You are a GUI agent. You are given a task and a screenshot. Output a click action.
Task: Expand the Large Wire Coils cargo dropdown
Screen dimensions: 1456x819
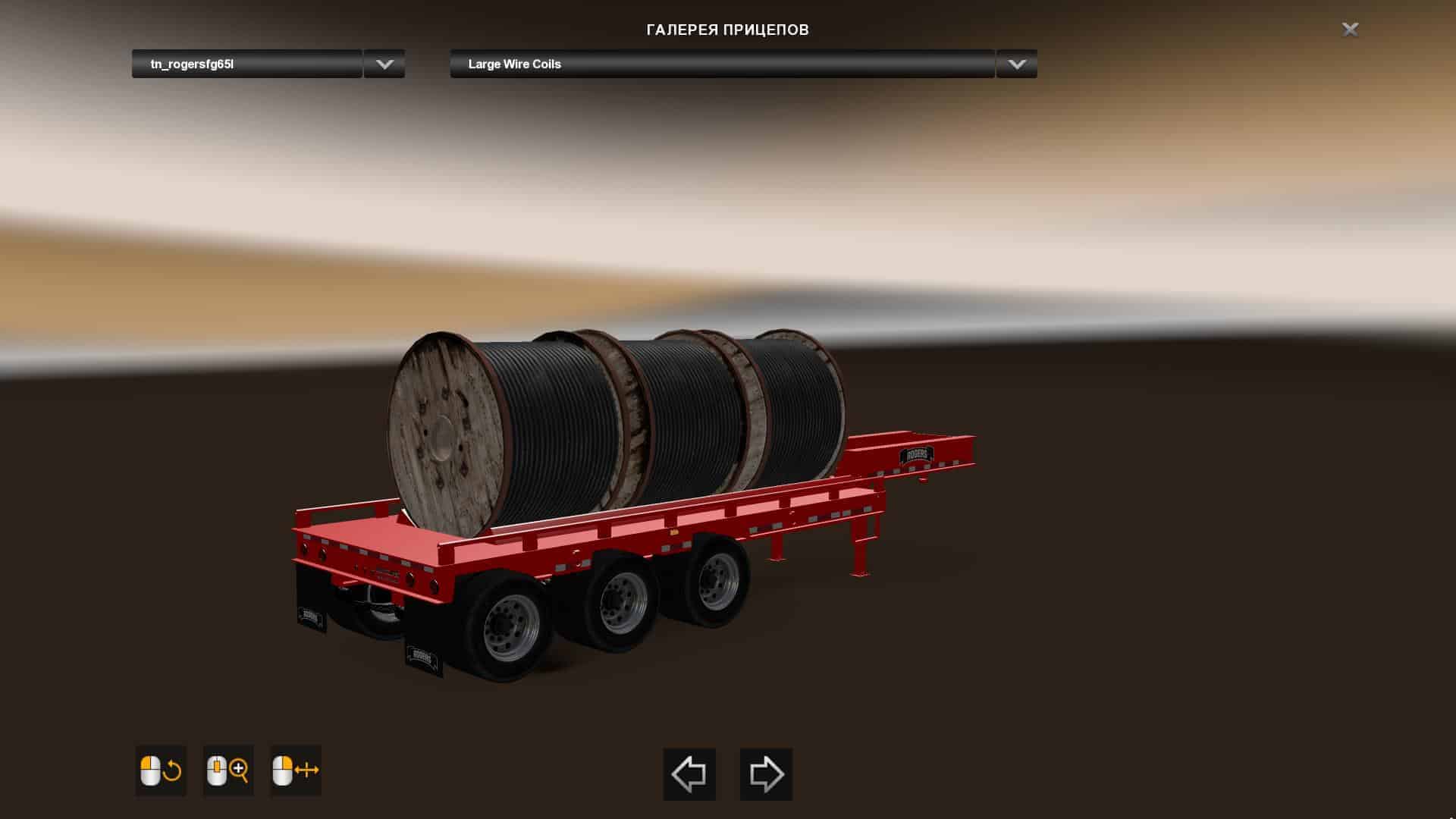(x=1016, y=64)
